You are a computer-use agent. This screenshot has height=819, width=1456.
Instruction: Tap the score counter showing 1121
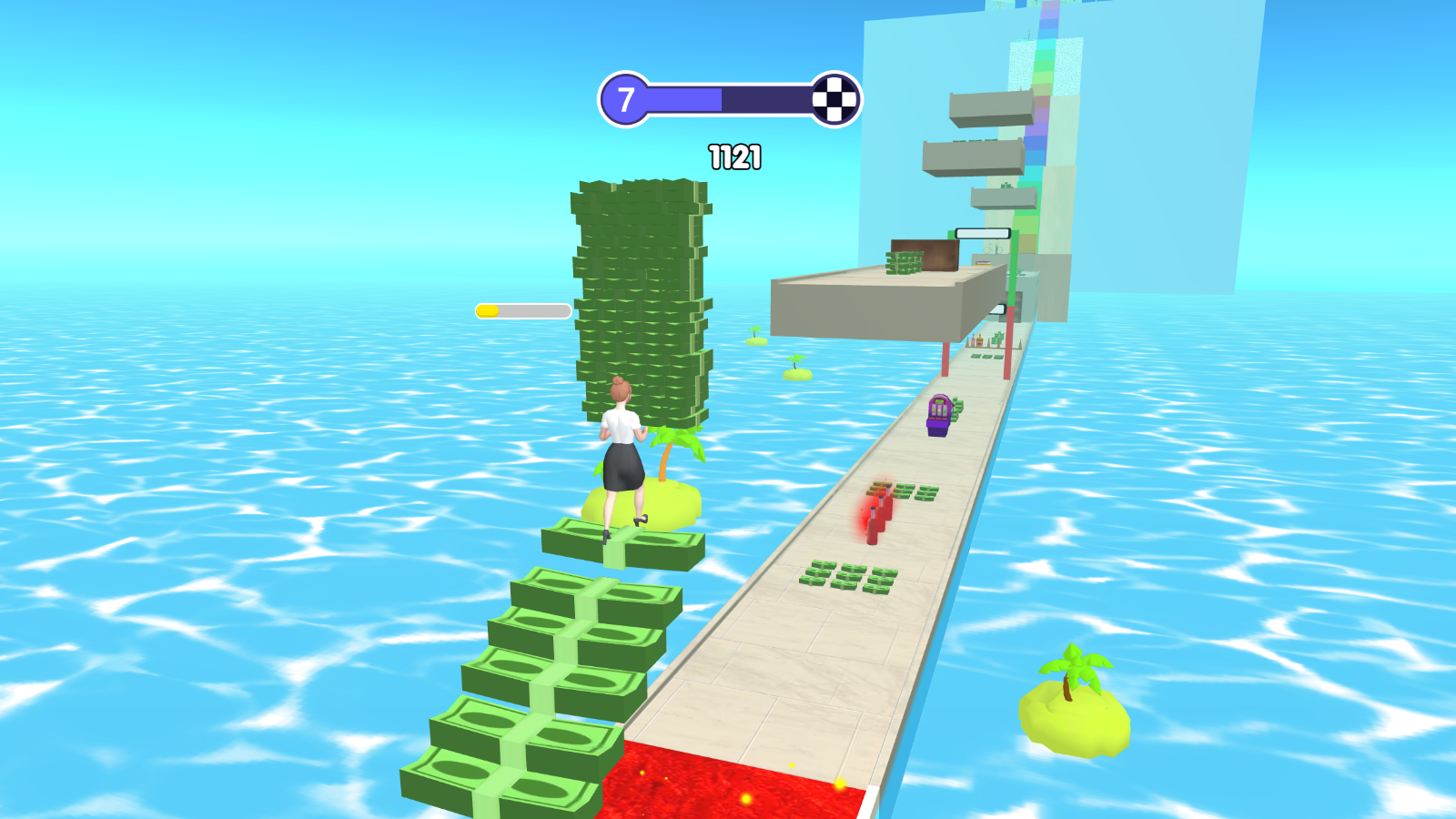[x=733, y=157]
